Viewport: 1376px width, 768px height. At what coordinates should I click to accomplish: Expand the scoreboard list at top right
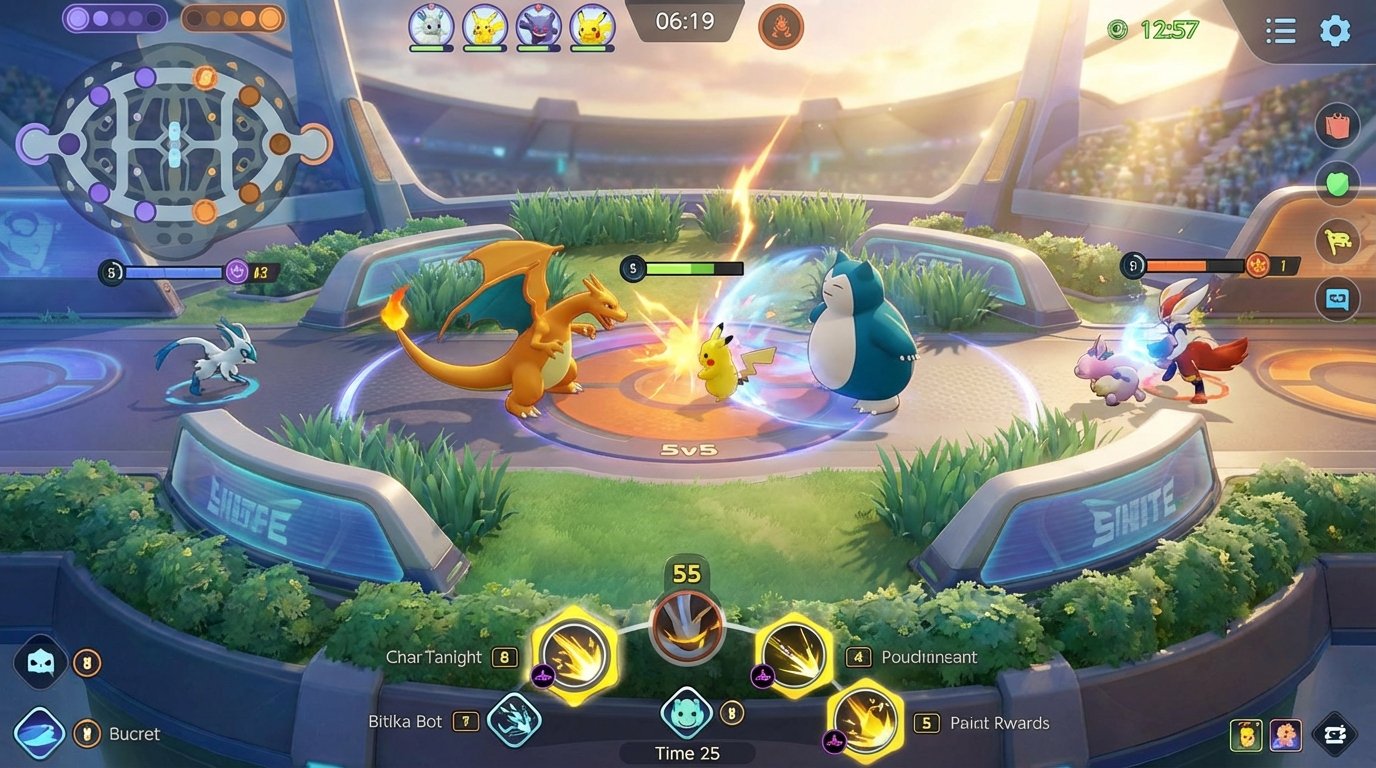point(1280,31)
